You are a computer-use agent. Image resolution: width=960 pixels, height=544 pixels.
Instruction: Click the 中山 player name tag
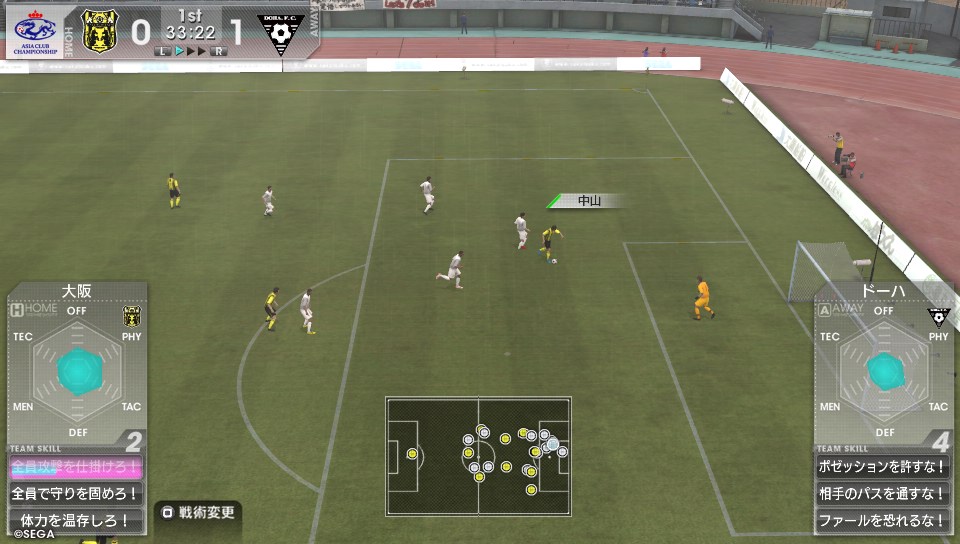[588, 201]
